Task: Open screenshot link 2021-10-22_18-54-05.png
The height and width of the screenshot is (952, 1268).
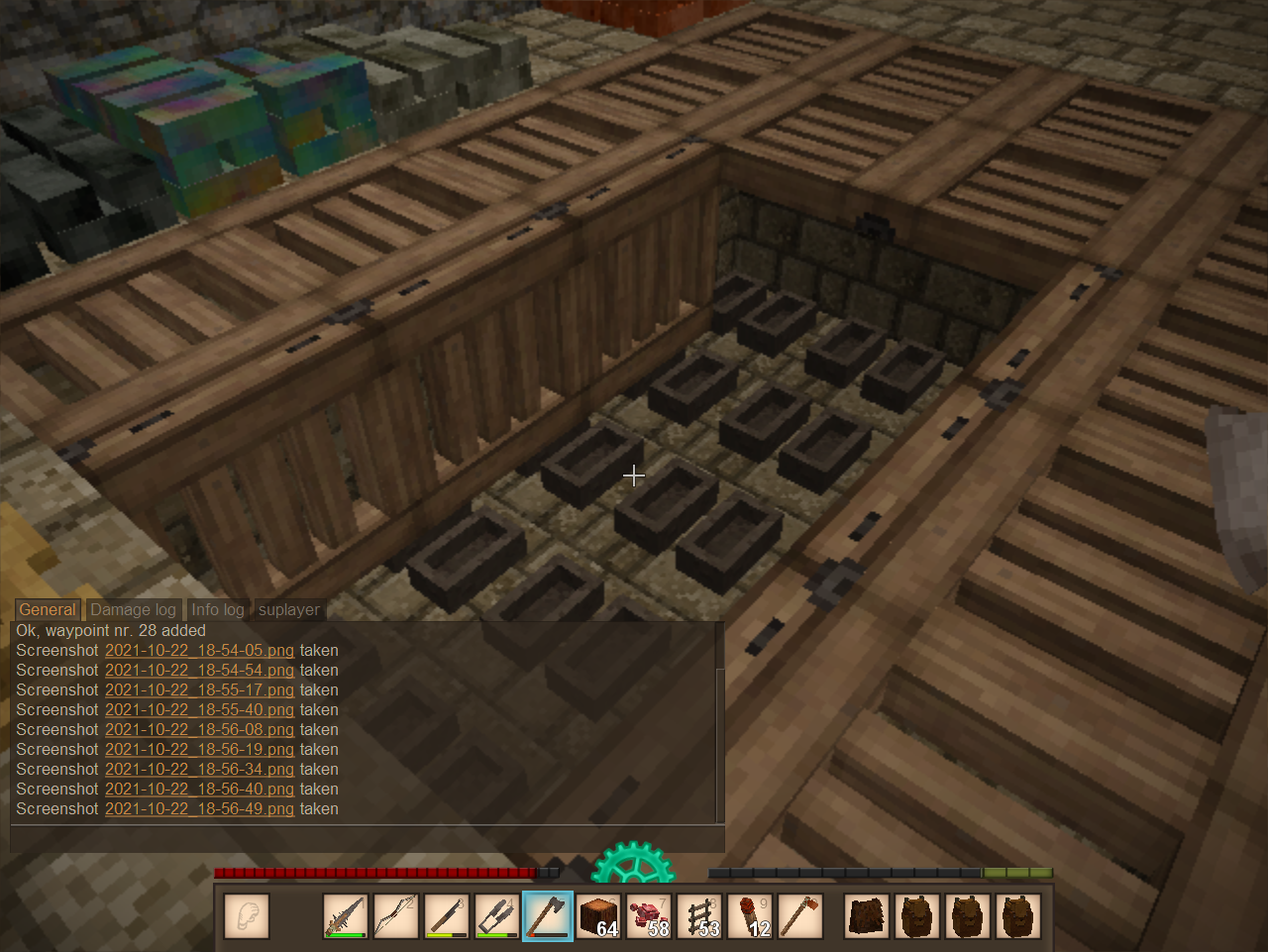Action: (199, 651)
